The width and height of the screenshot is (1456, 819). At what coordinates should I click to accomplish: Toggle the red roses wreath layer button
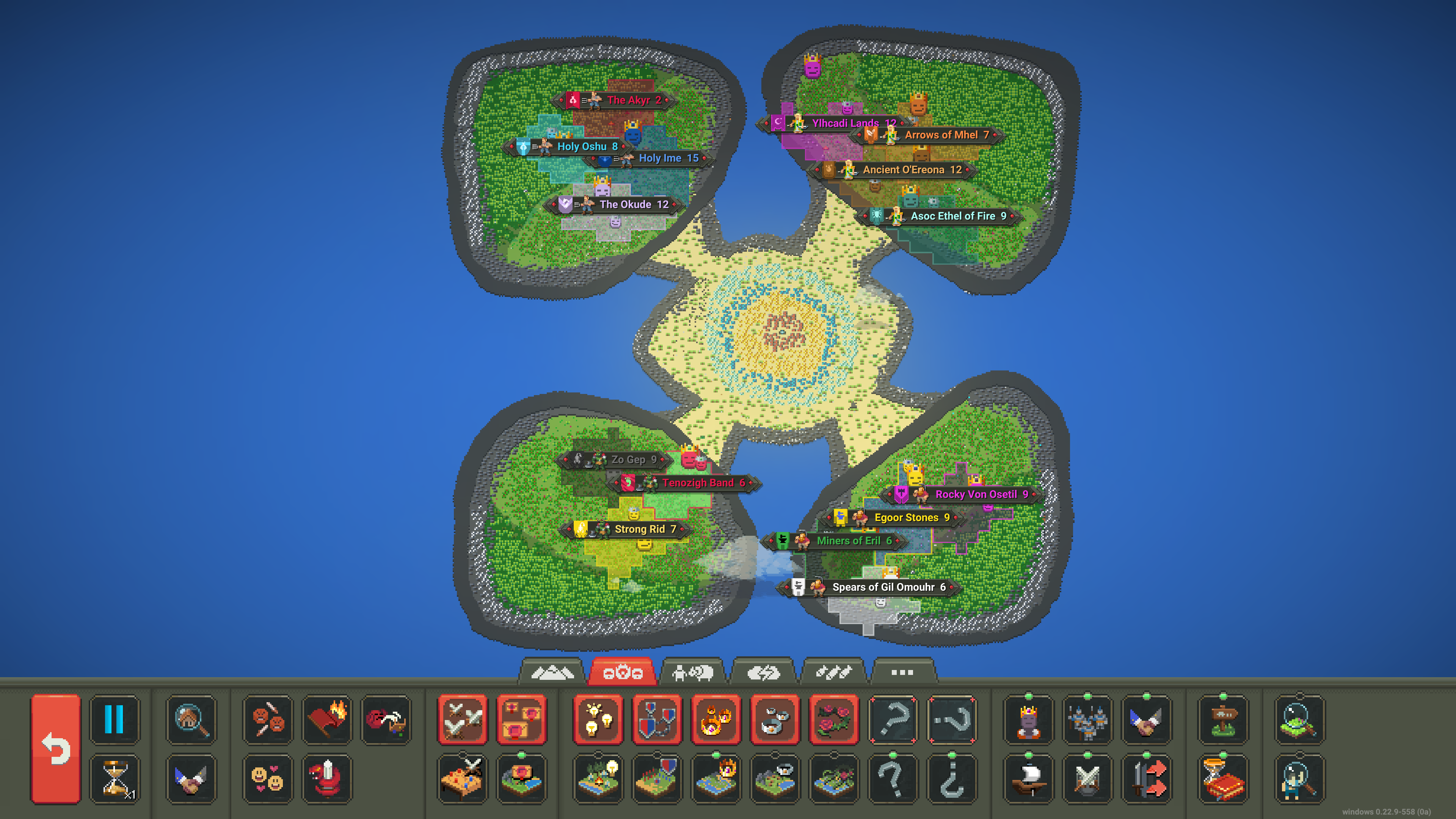point(834,720)
